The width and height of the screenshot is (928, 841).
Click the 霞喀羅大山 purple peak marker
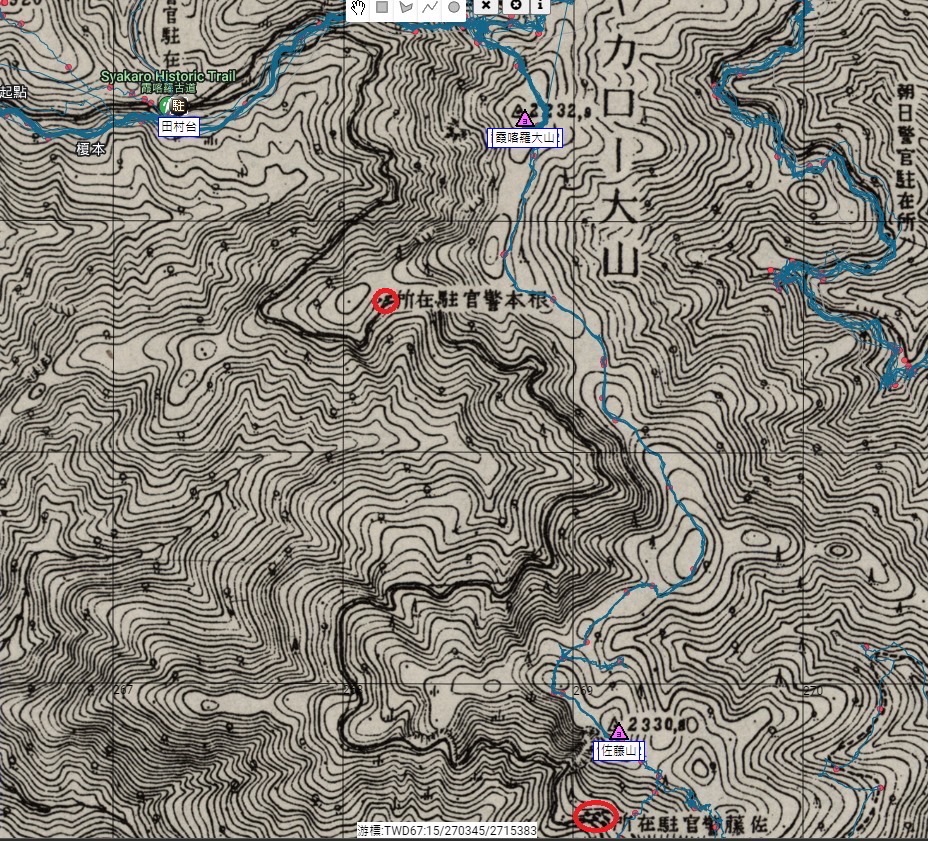click(522, 118)
